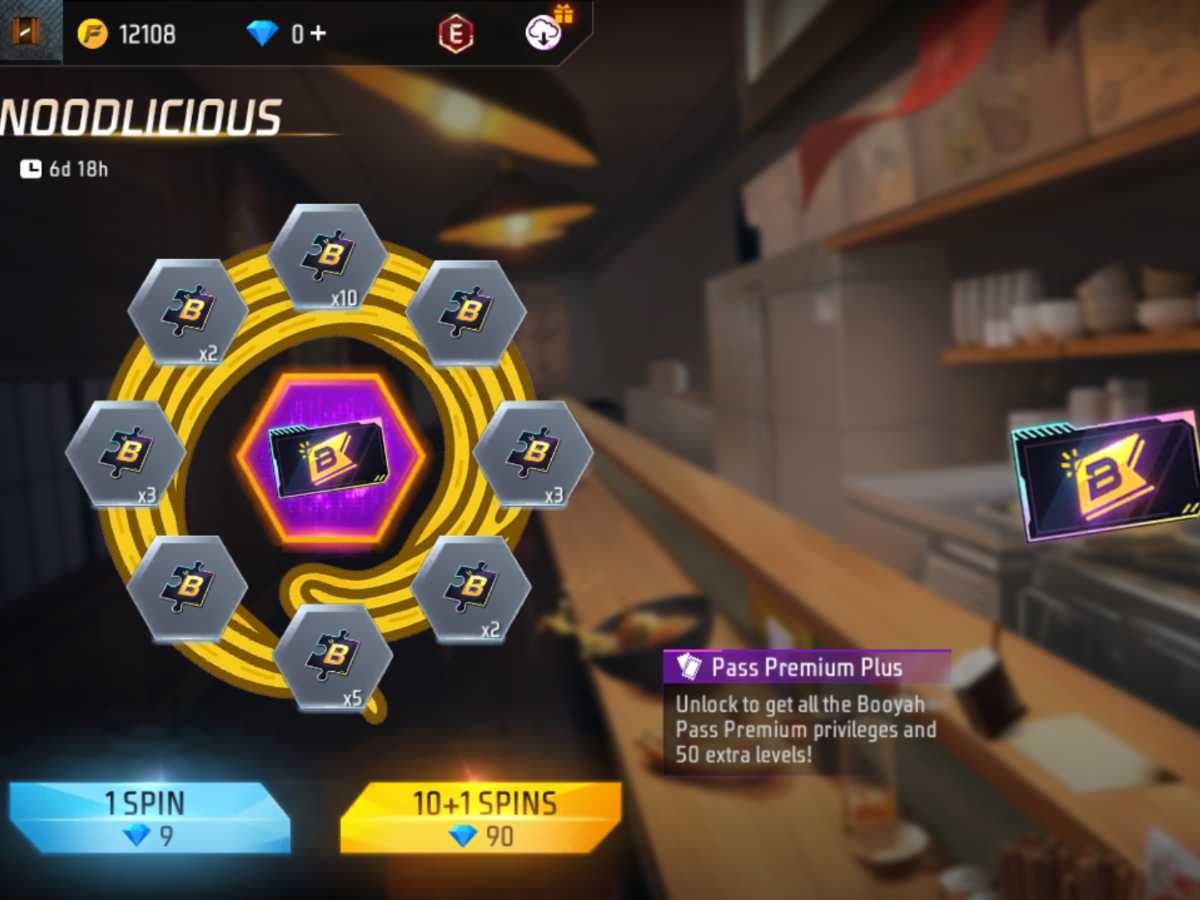
Task: Select the x10 token reward hexagon
Action: pyautogui.click(x=328, y=258)
